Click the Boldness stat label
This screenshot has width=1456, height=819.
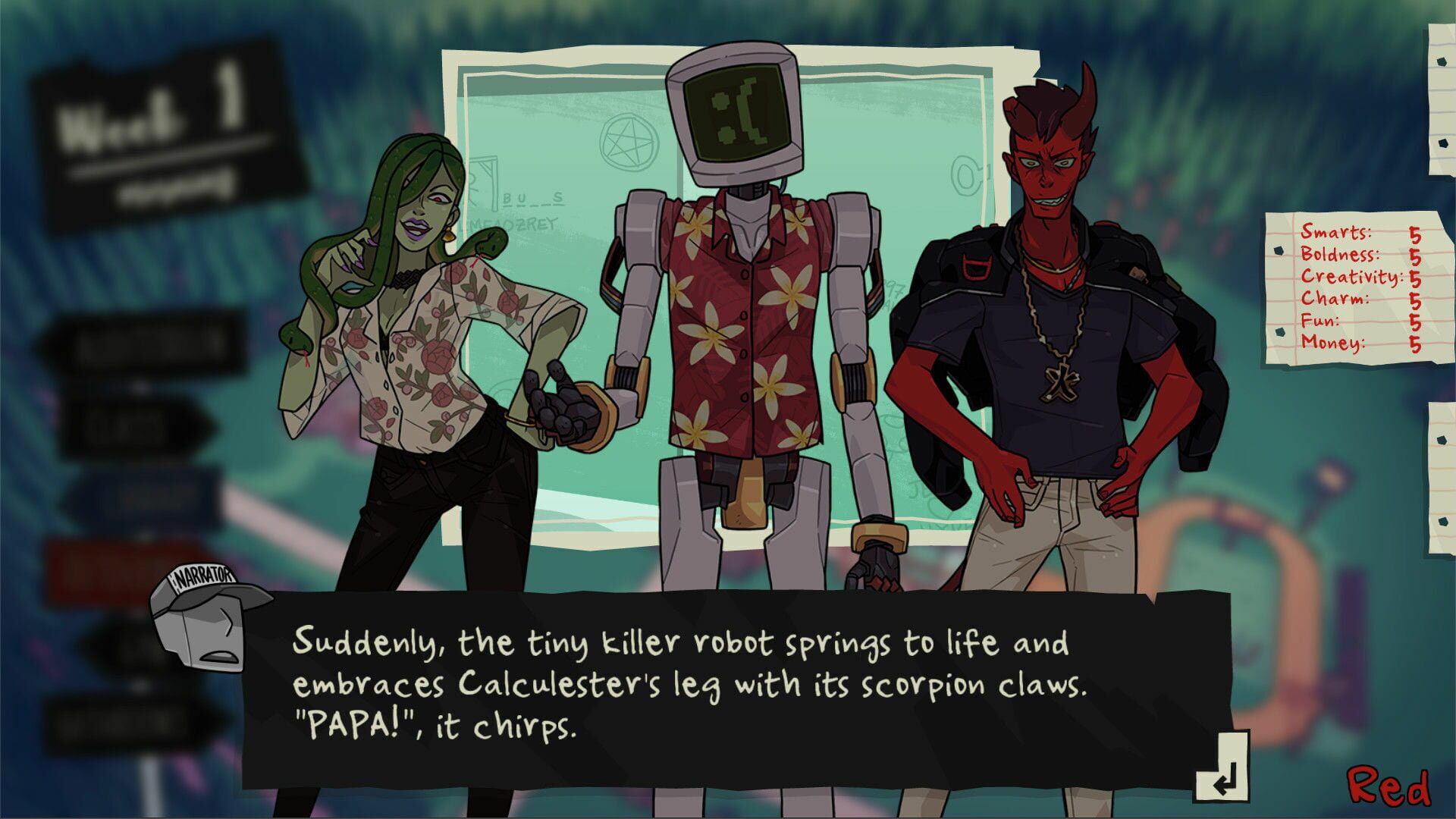pyautogui.click(x=1342, y=257)
